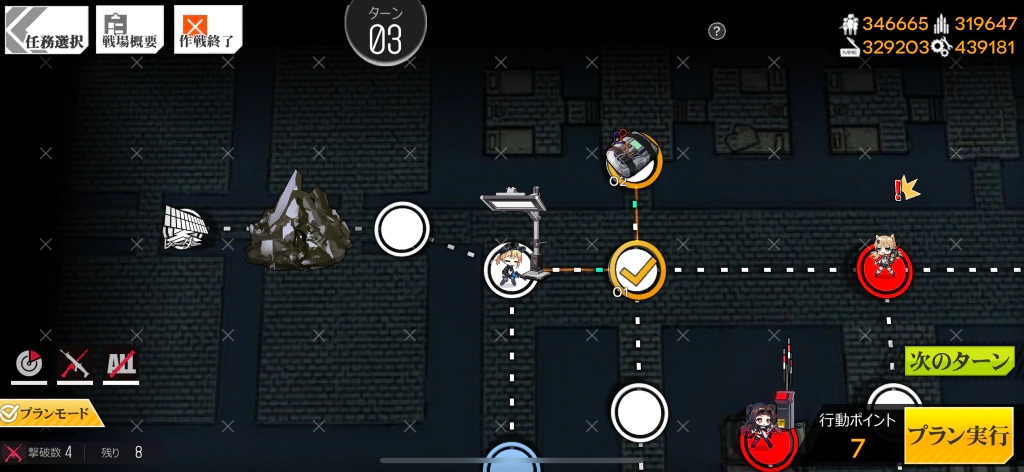The image size is (1024, 472).
Task: Select the helipad node O2 with echelon
Action: [x=634, y=159]
